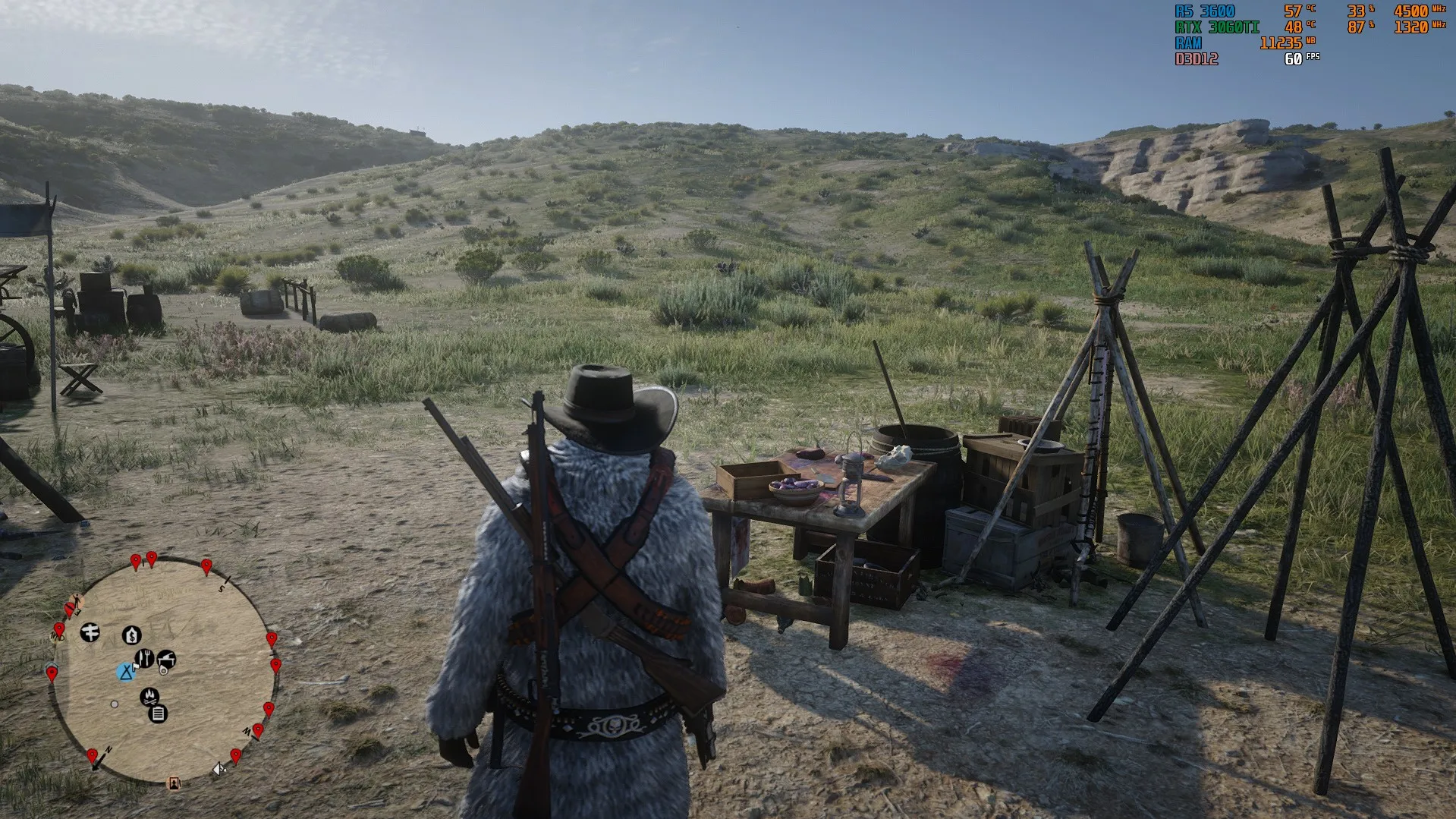Select the campfire icon on the minimap
Image resolution: width=1456 pixels, height=819 pixels.
click(149, 696)
